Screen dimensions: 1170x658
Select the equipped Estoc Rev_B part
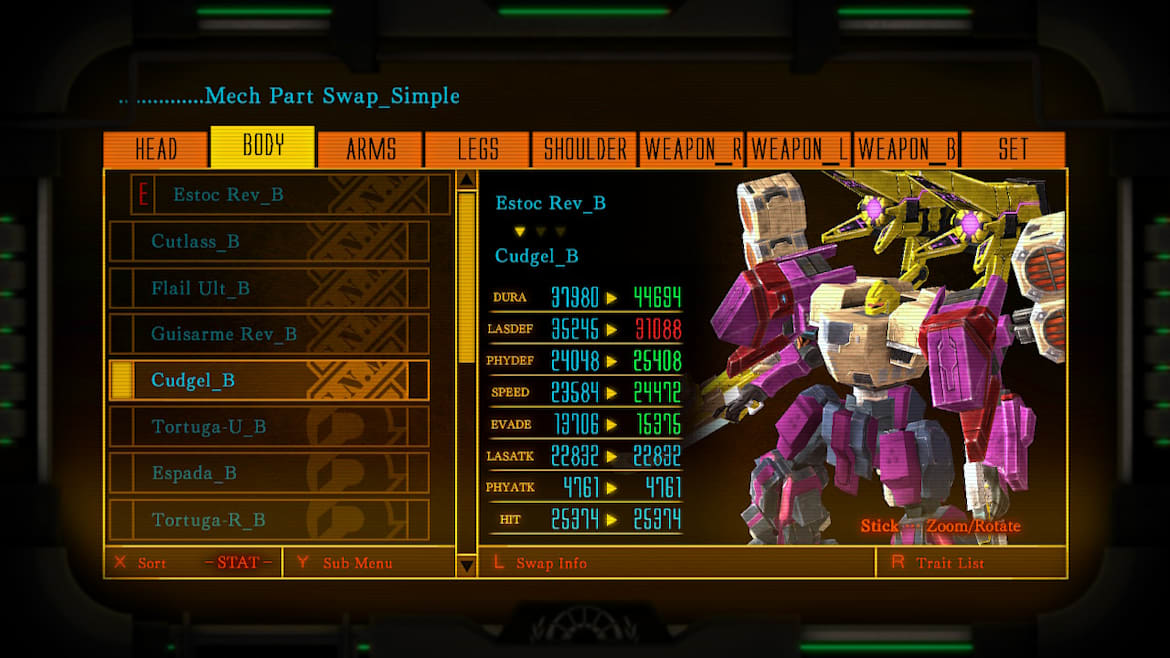[x=290, y=195]
